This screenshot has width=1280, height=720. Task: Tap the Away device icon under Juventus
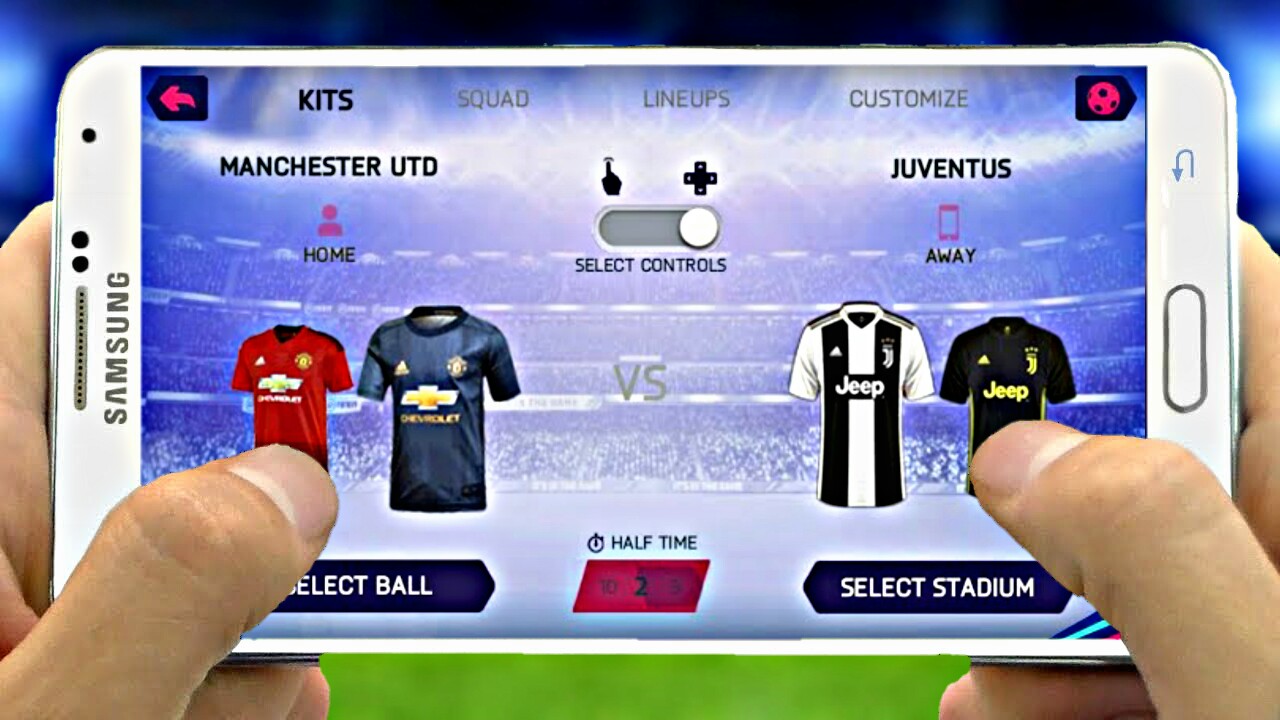[x=949, y=222]
